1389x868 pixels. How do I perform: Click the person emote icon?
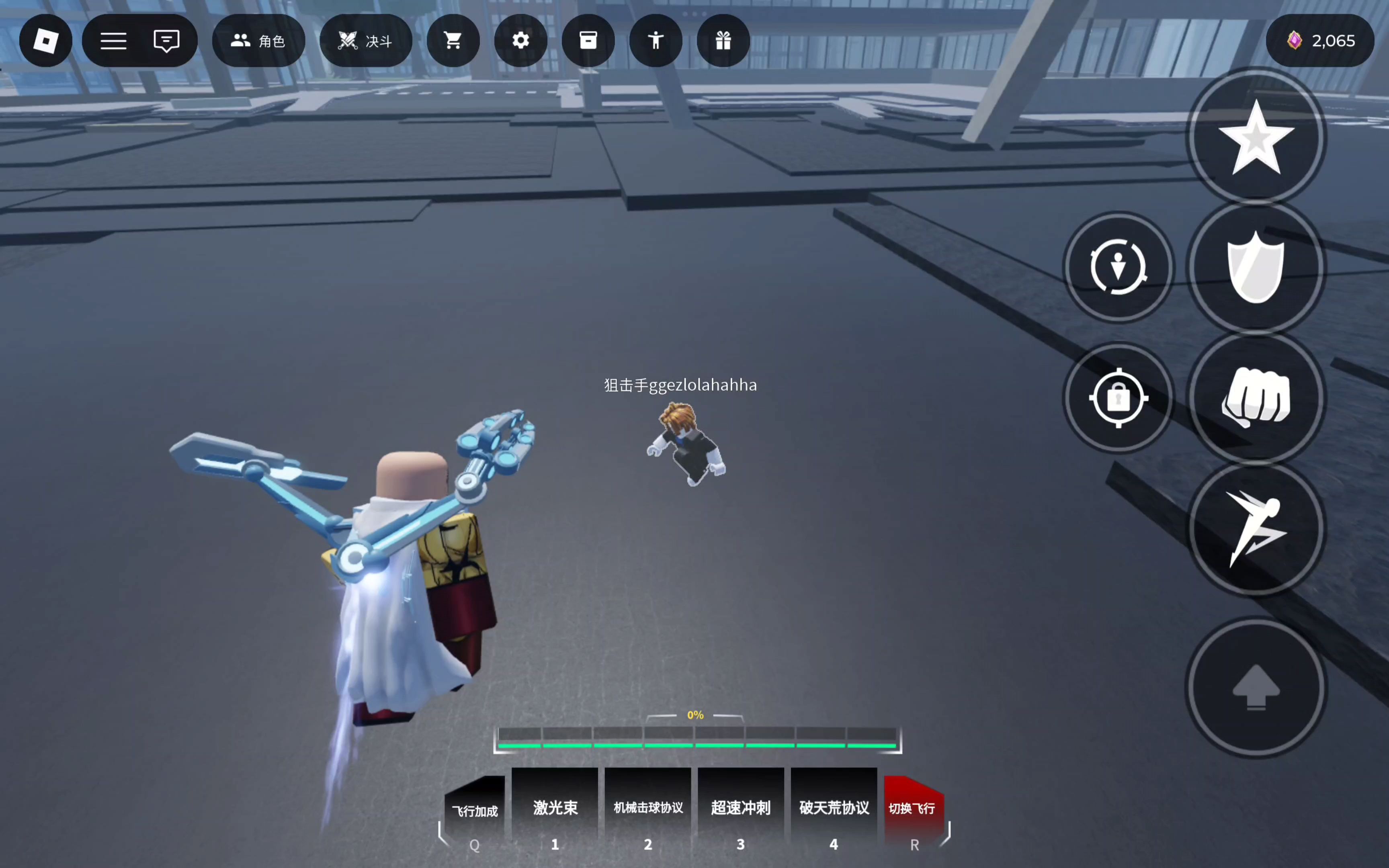point(656,41)
